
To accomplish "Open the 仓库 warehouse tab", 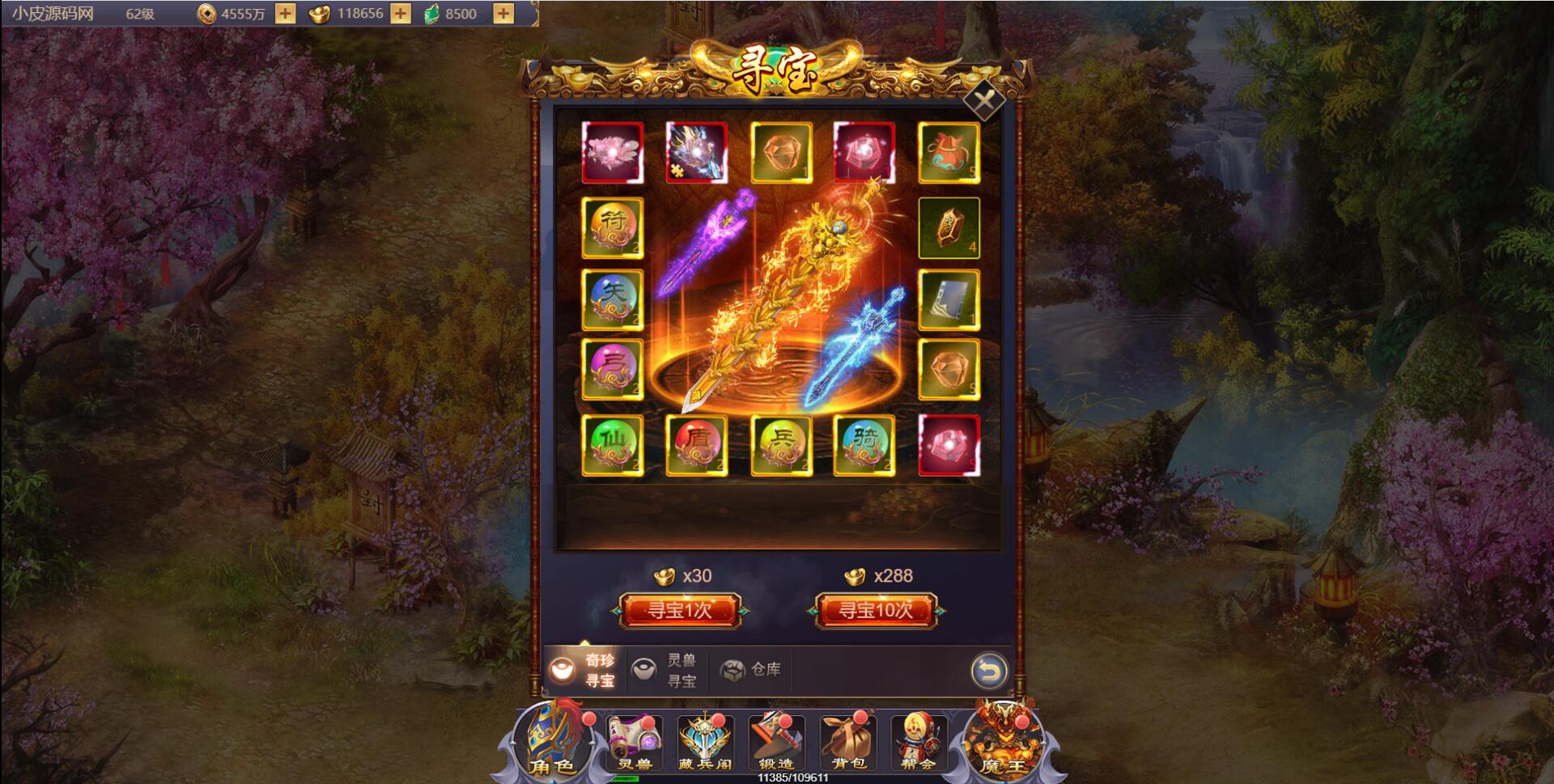I will (751, 669).
